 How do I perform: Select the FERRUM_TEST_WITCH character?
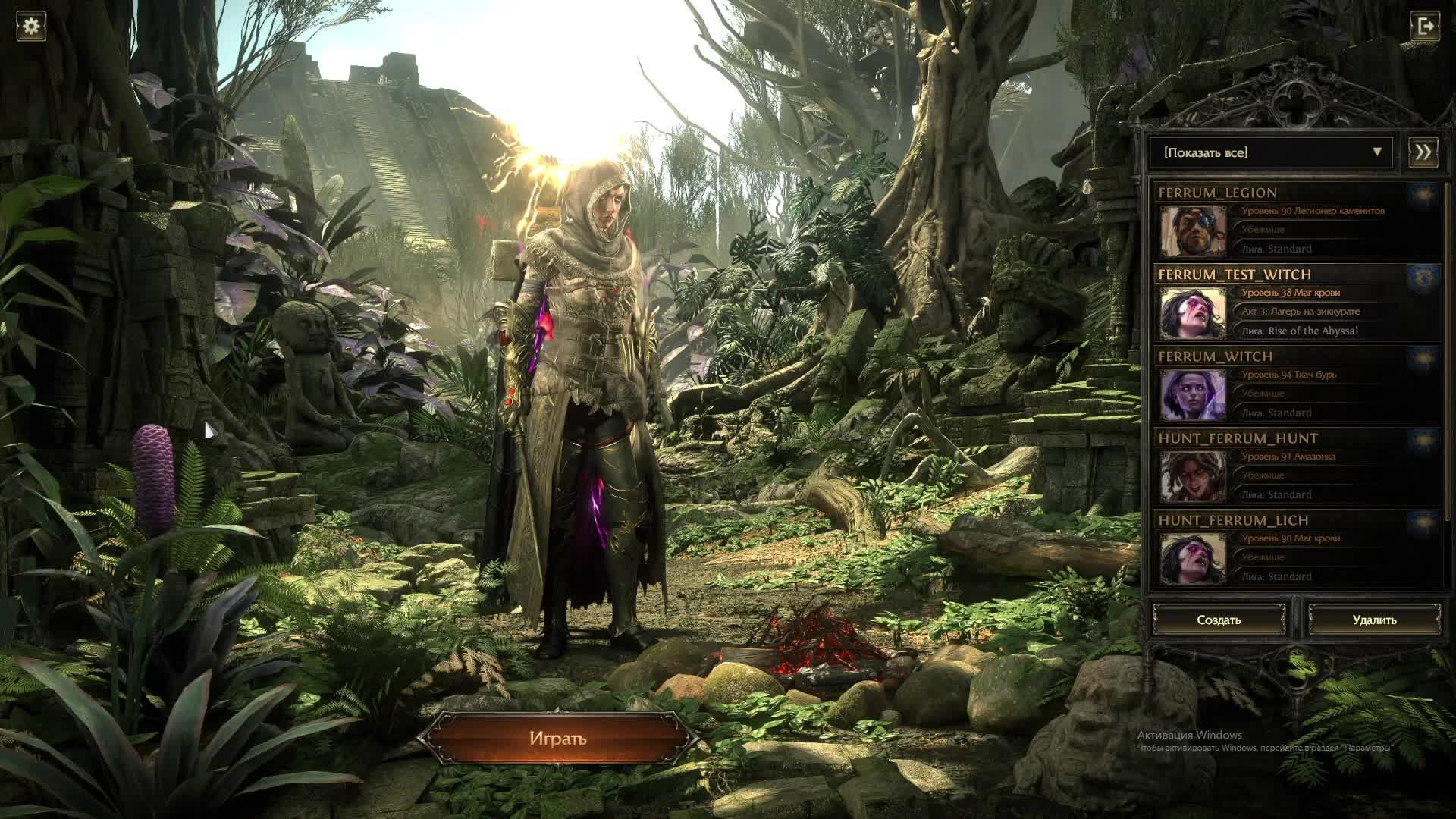[x=1295, y=303]
